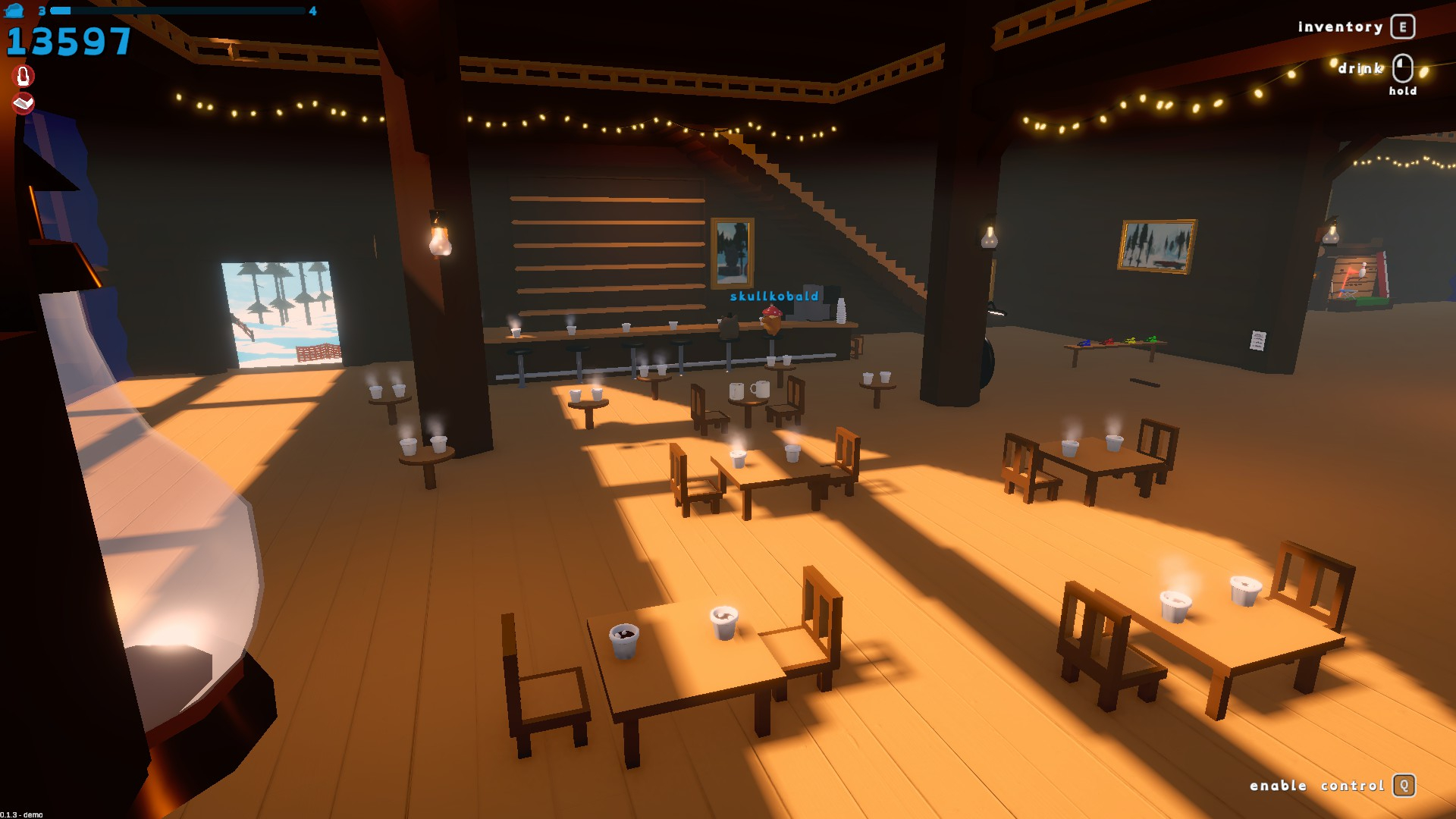Click the blue level icon beside the XP bar
Image resolution: width=1456 pixels, height=819 pixels.
(15, 11)
